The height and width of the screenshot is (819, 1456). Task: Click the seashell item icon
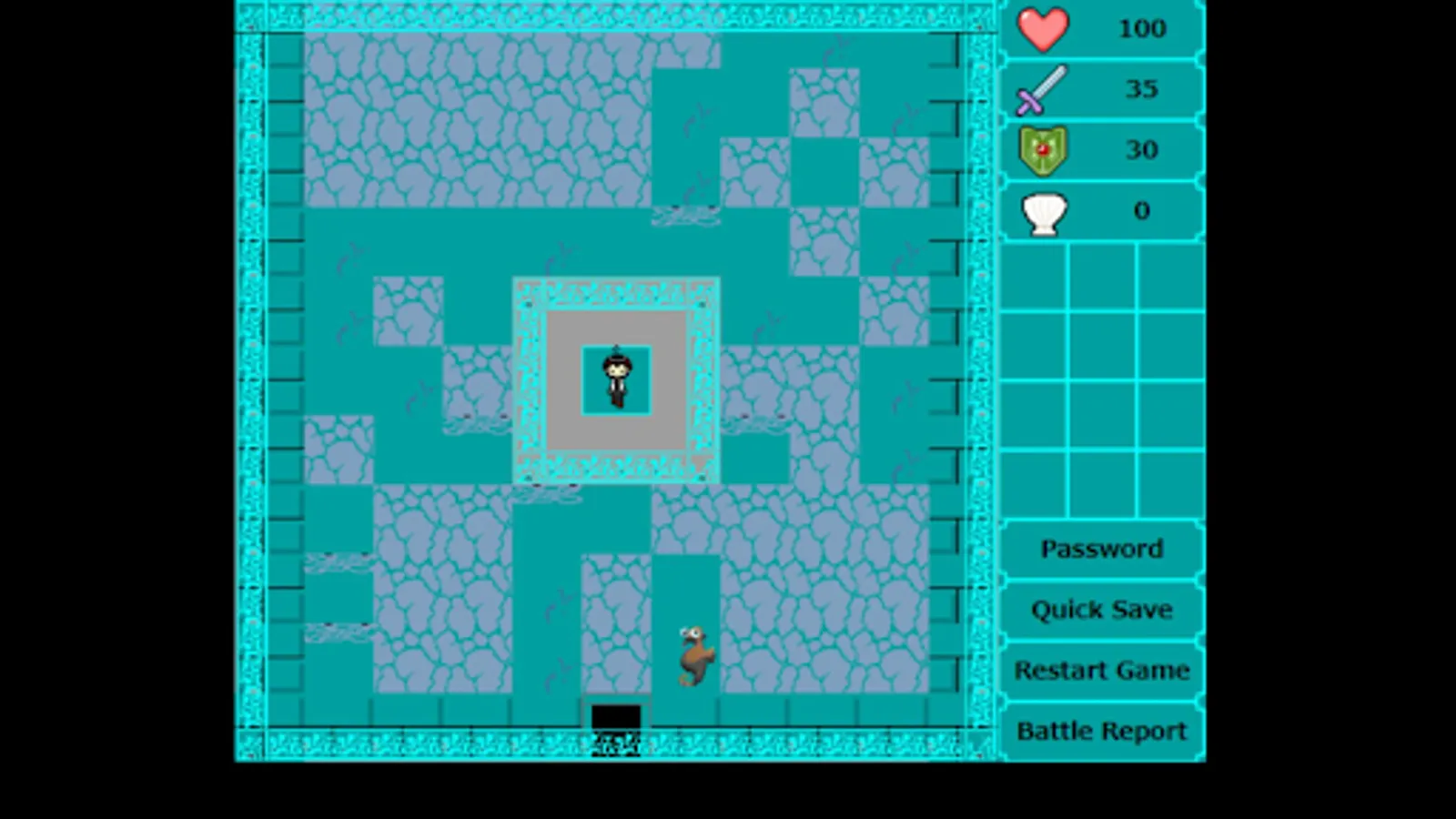[1043, 211]
